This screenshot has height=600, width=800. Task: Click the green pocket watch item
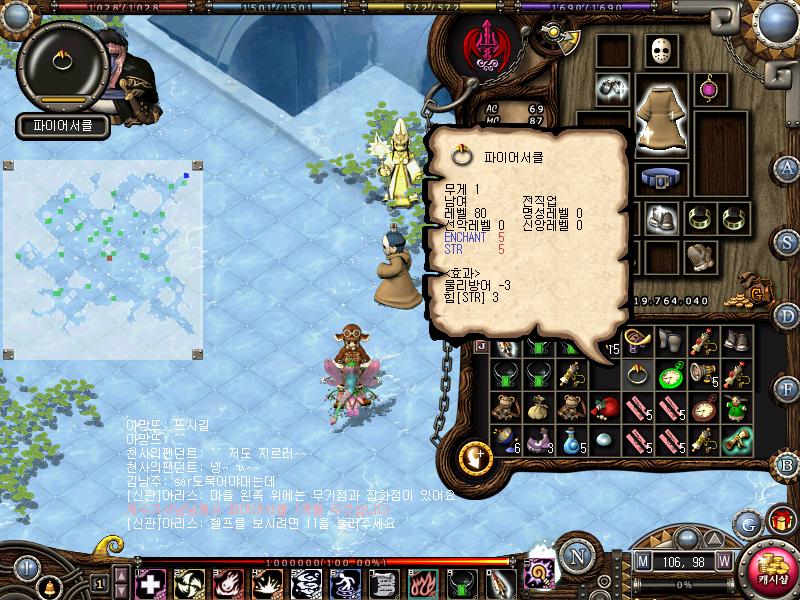coord(671,375)
